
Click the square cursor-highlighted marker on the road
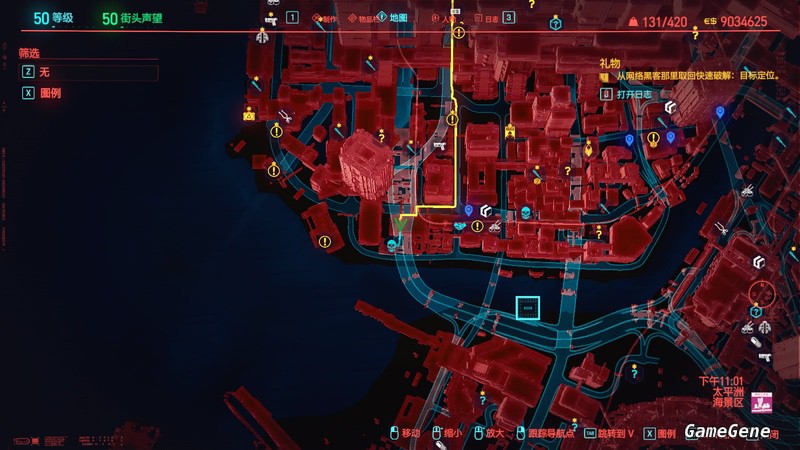click(527, 310)
